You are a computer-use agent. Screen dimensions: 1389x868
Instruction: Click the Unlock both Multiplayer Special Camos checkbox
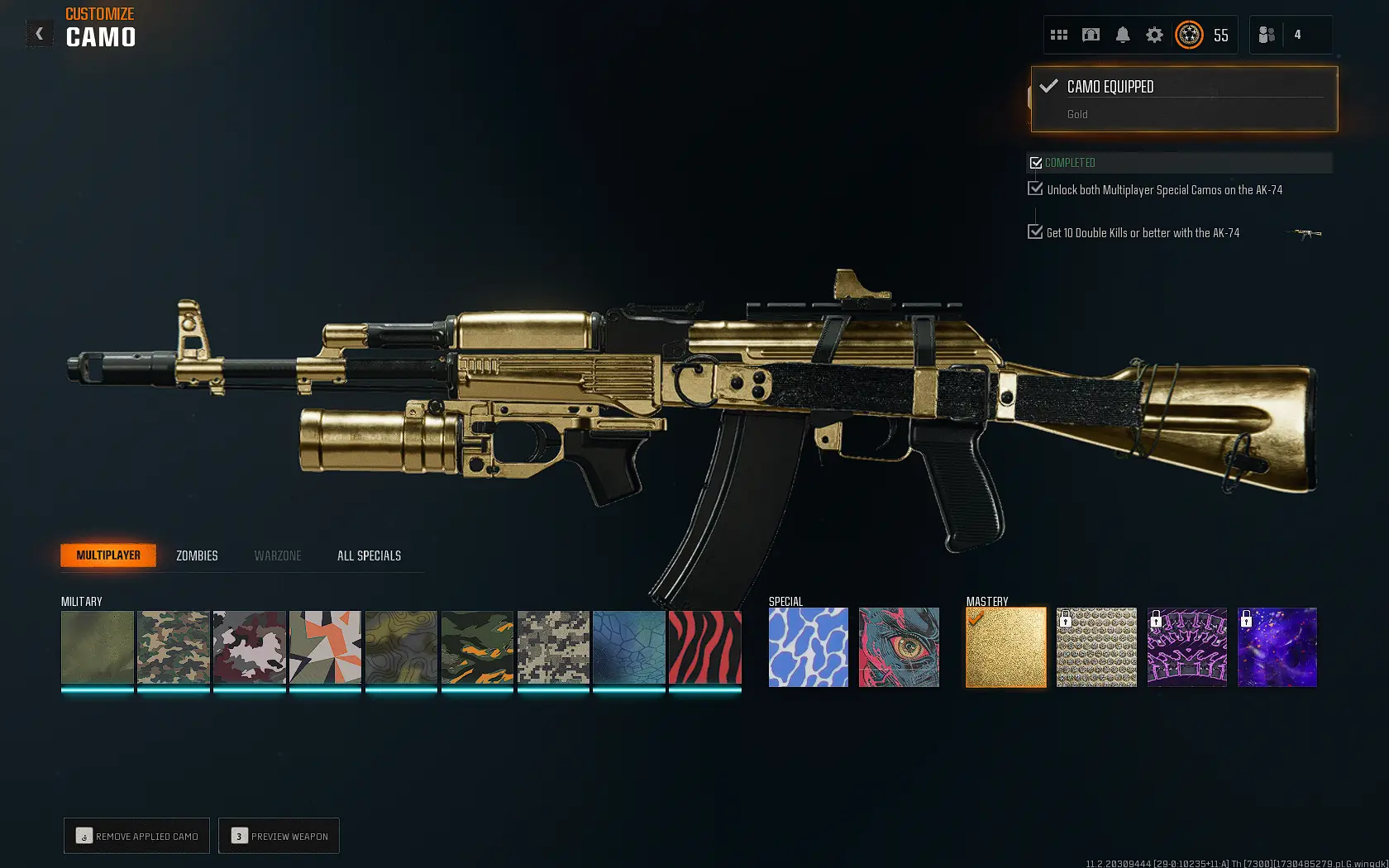tap(1035, 188)
